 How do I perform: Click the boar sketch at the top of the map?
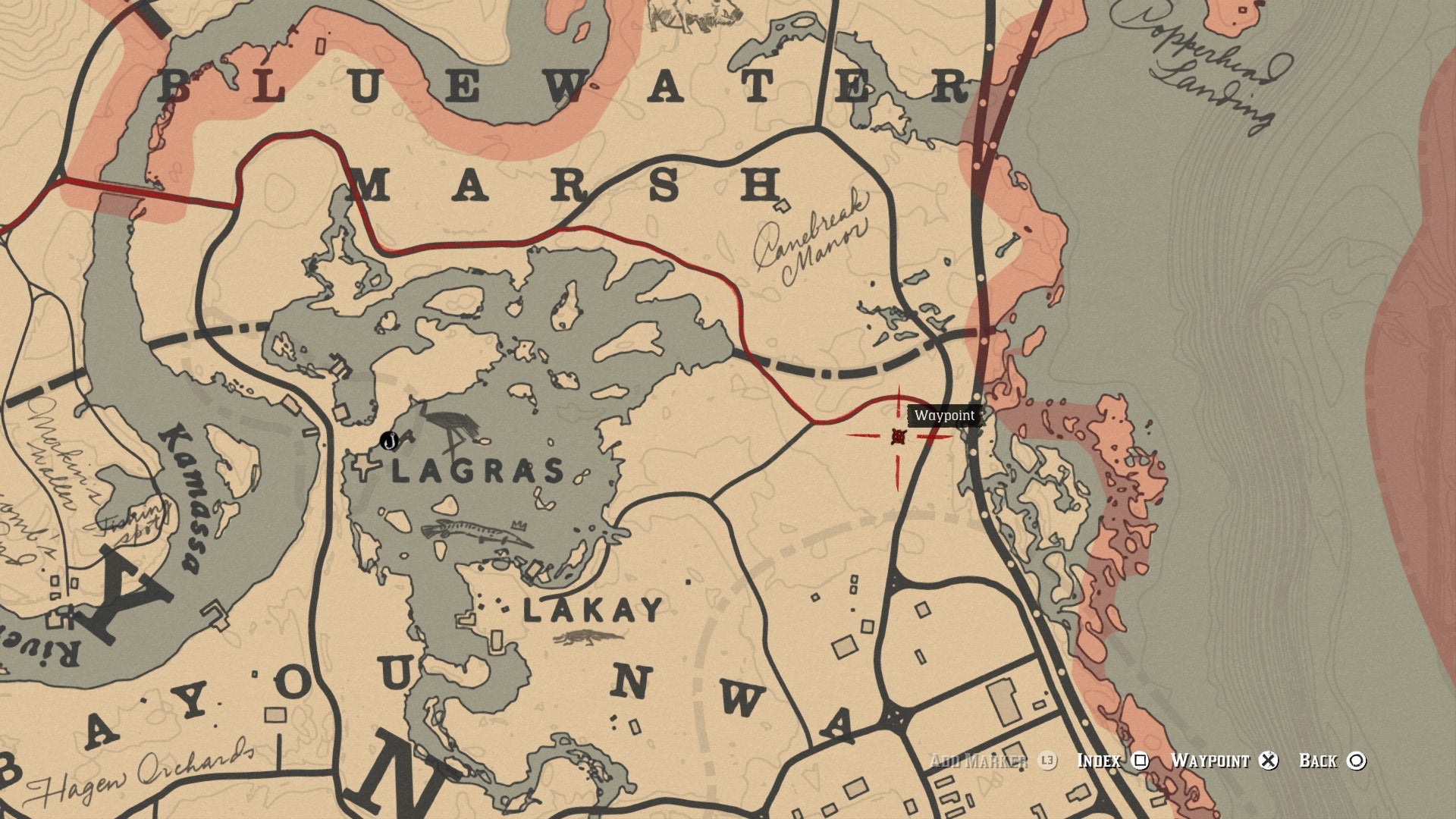tap(692, 17)
